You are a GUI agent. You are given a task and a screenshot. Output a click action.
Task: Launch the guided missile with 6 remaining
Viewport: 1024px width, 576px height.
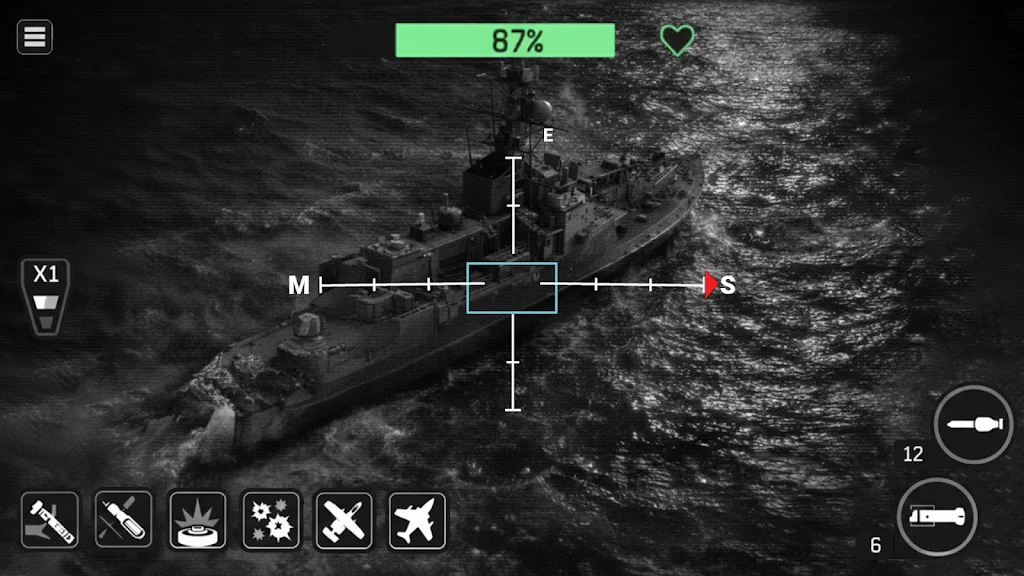point(936,518)
